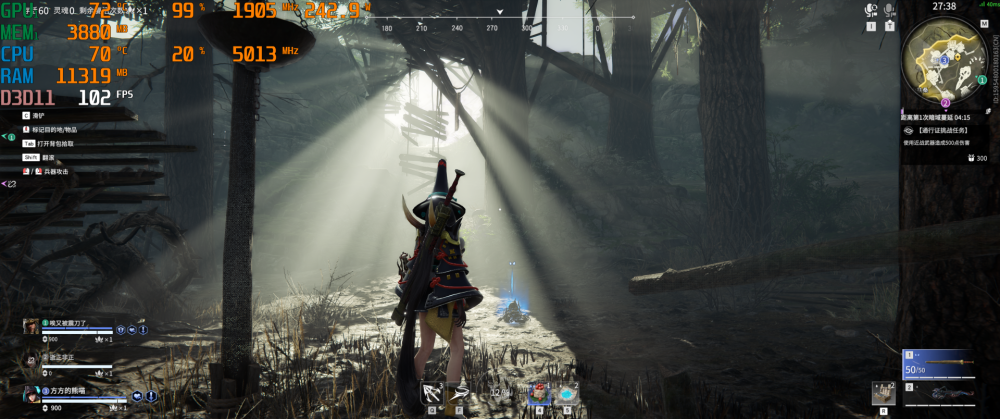Toggle the microphone icon
The image size is (1000, 419).
[x=888, y=10]
